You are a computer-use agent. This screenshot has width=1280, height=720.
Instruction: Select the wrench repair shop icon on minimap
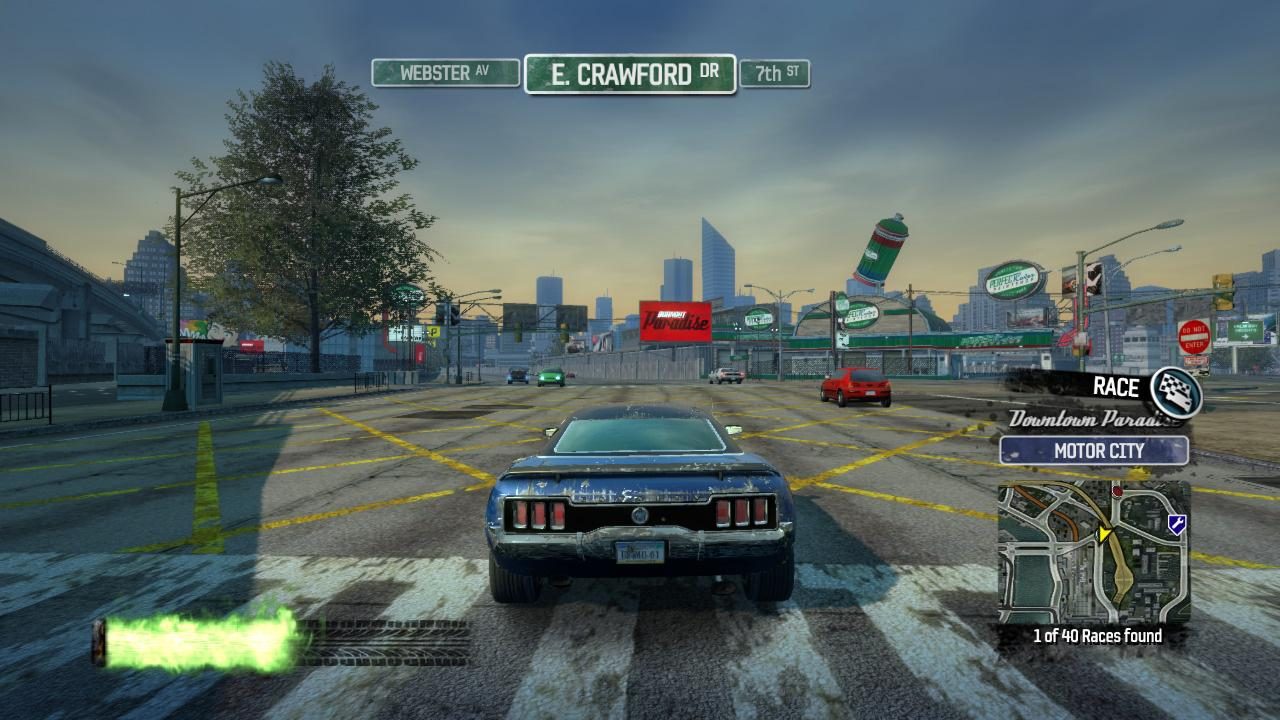[1176, 522]
